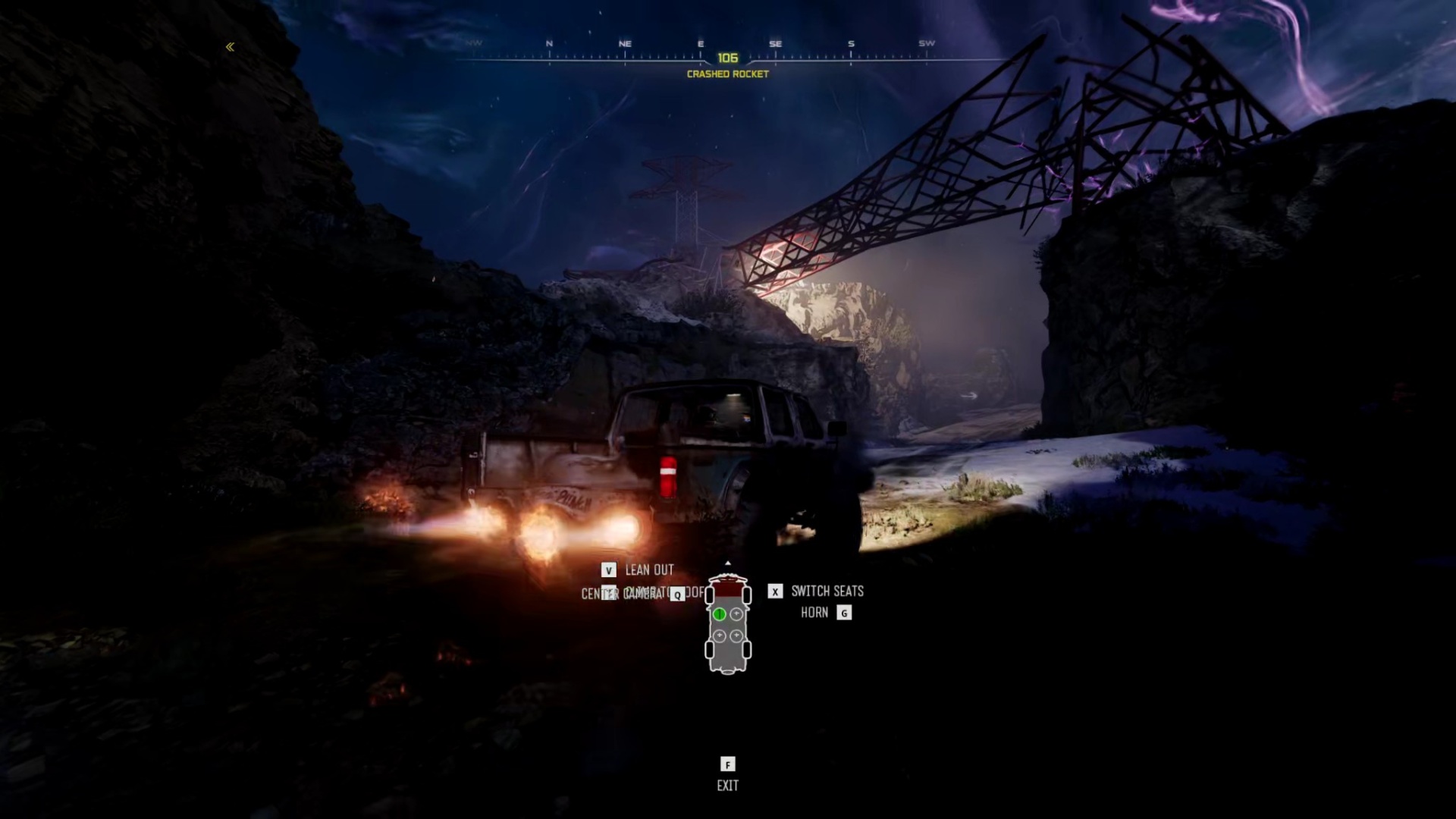The image size is (1456, 819).
Task: Toggle the LEAN OUT option
Action: [649, 570]
